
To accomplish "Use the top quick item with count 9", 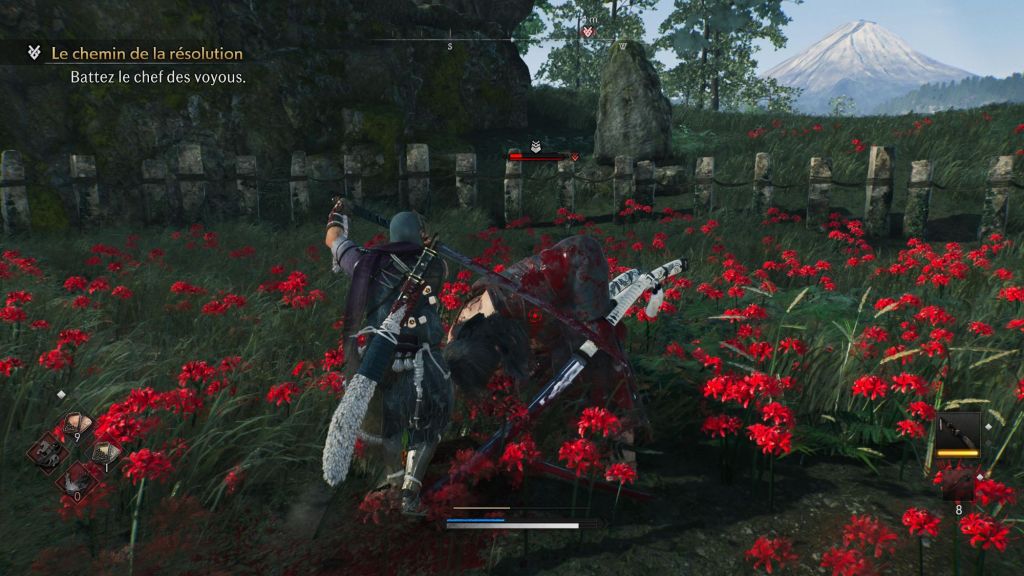I will [x=76, y=425].
